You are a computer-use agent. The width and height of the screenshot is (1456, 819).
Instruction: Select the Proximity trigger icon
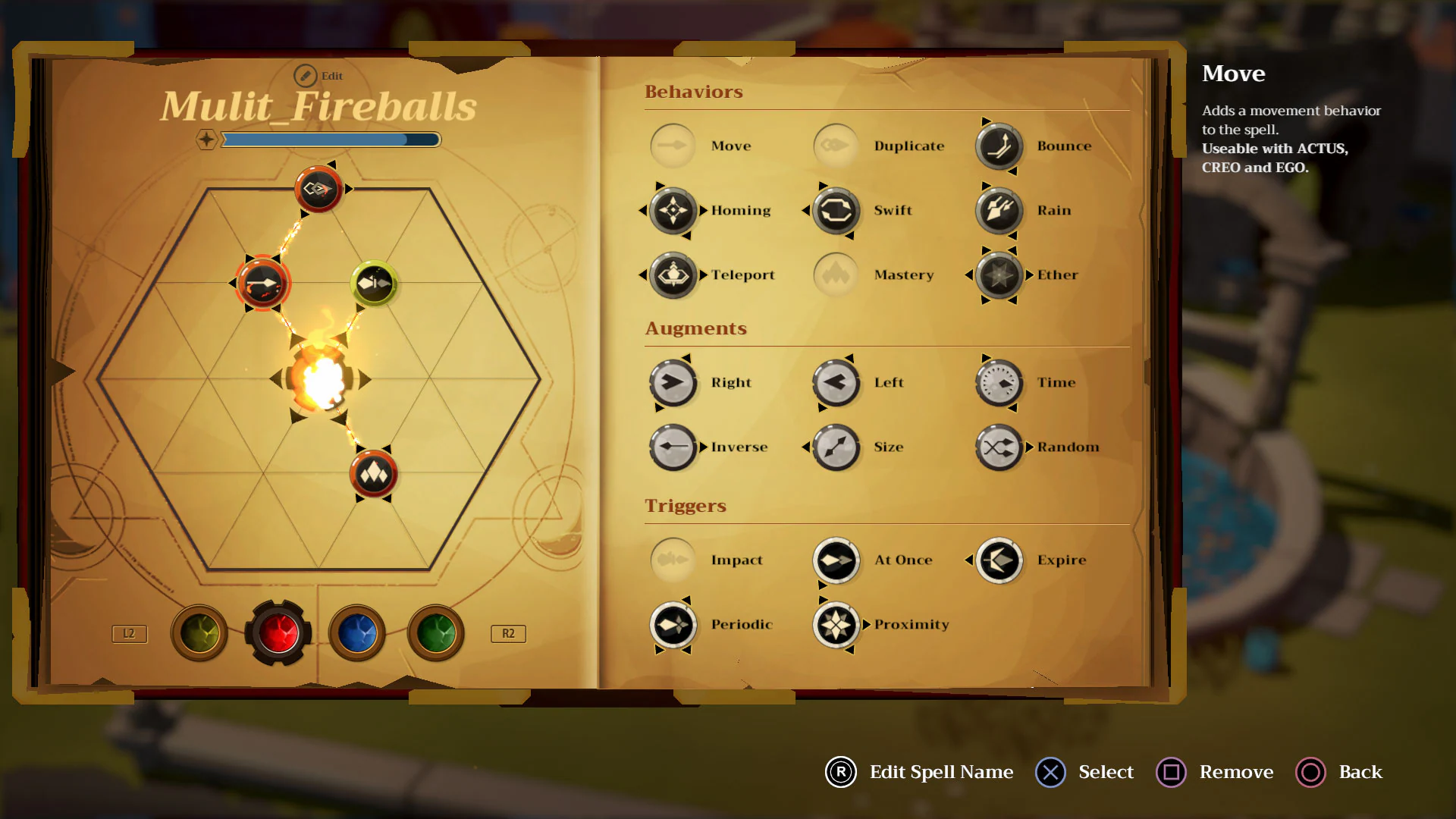[x=835, y=624]
